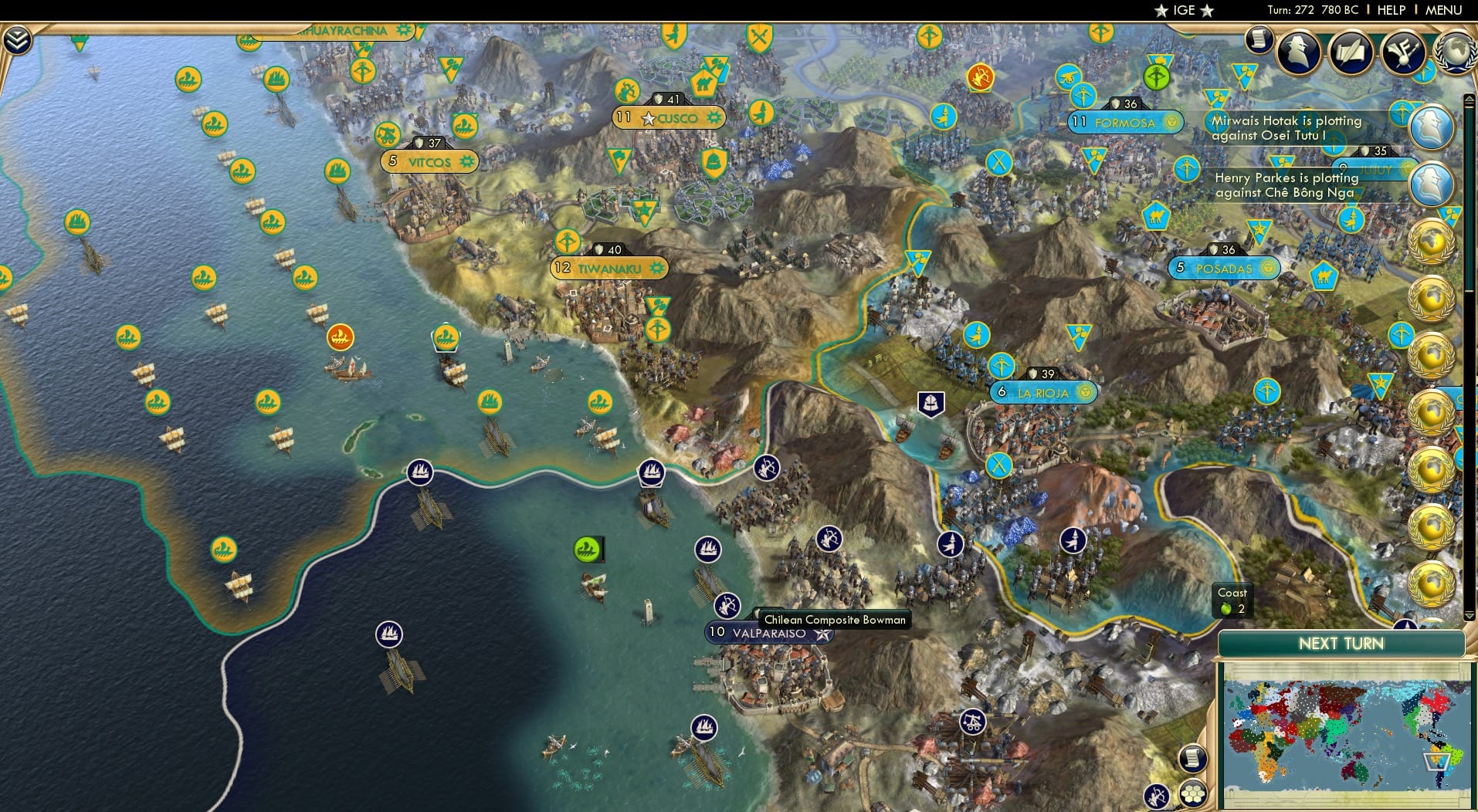This screenshot has width=1478, height=812.
Task: Open the Espionage overview spy icon
Action: pos(1297,52)
